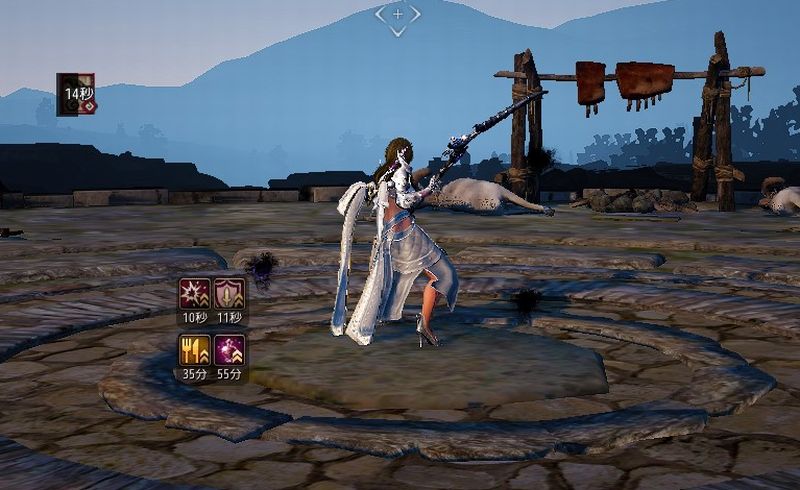
Task: Select the burst attack buff icon
Action: click(x=194, y=294)
